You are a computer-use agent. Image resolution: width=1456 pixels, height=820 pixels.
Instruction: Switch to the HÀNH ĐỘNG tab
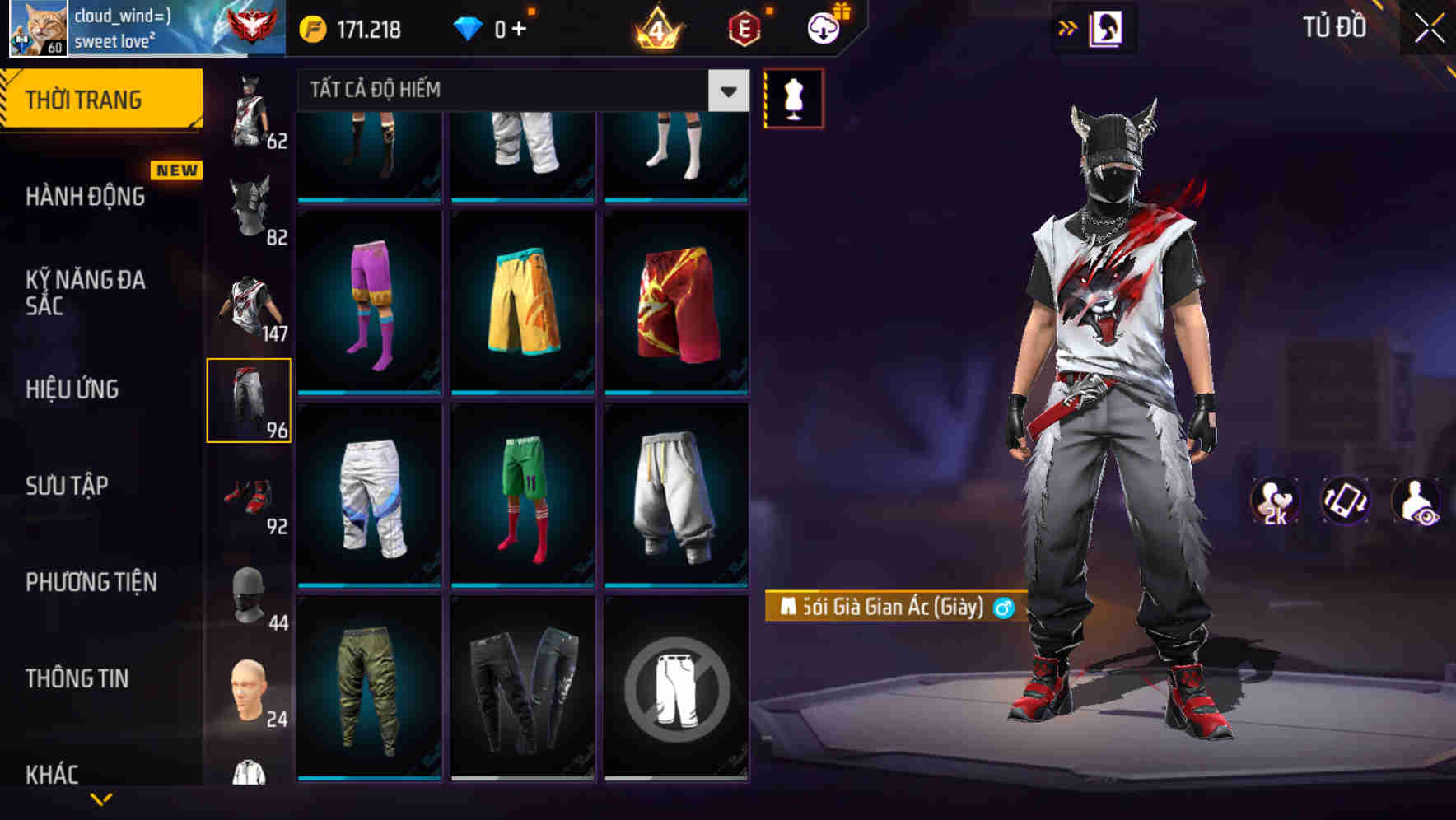pyautogui.click(x=85, y=197)
